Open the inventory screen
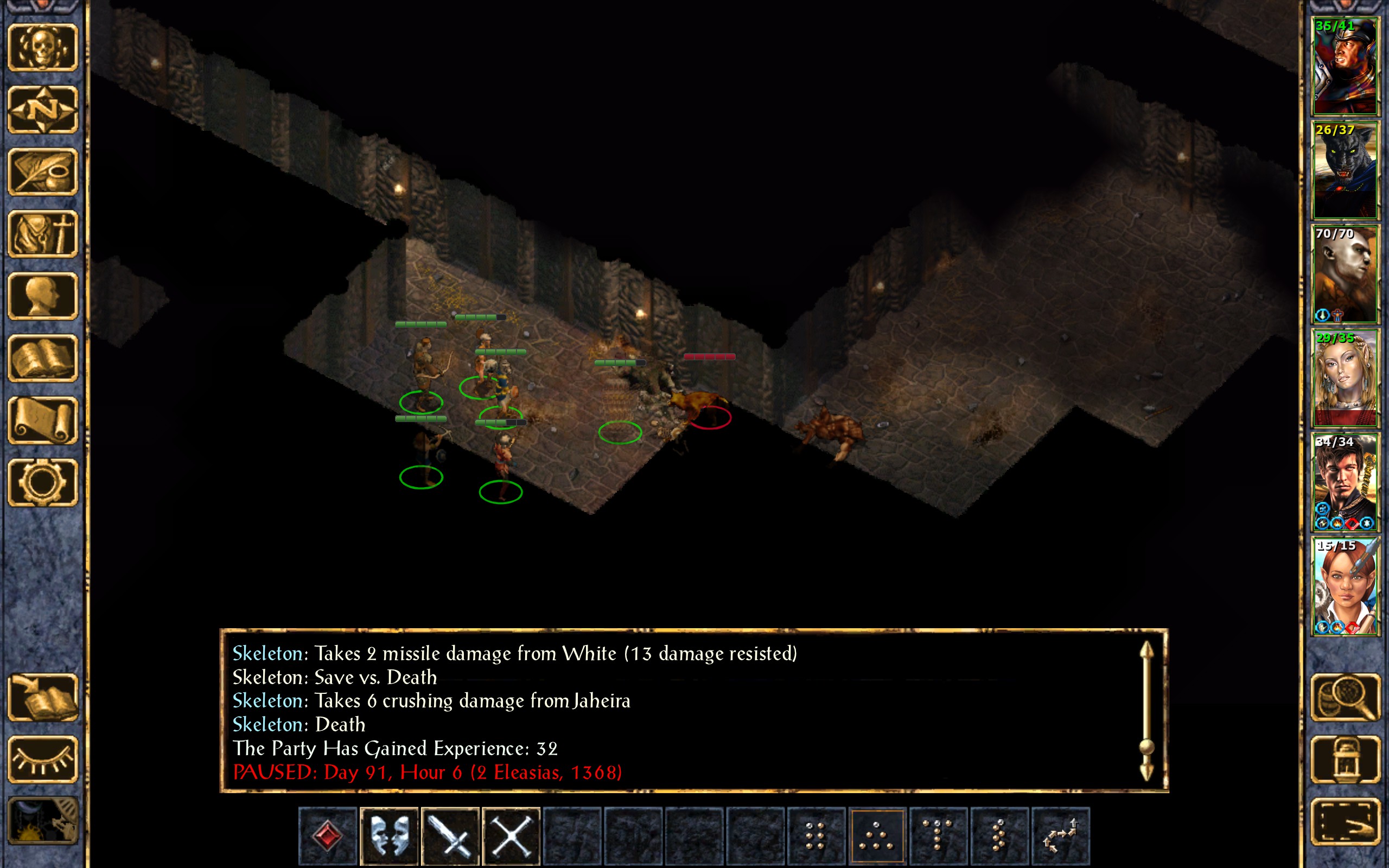This screenshot has width=1389, height=868. (x=43, y=234)
